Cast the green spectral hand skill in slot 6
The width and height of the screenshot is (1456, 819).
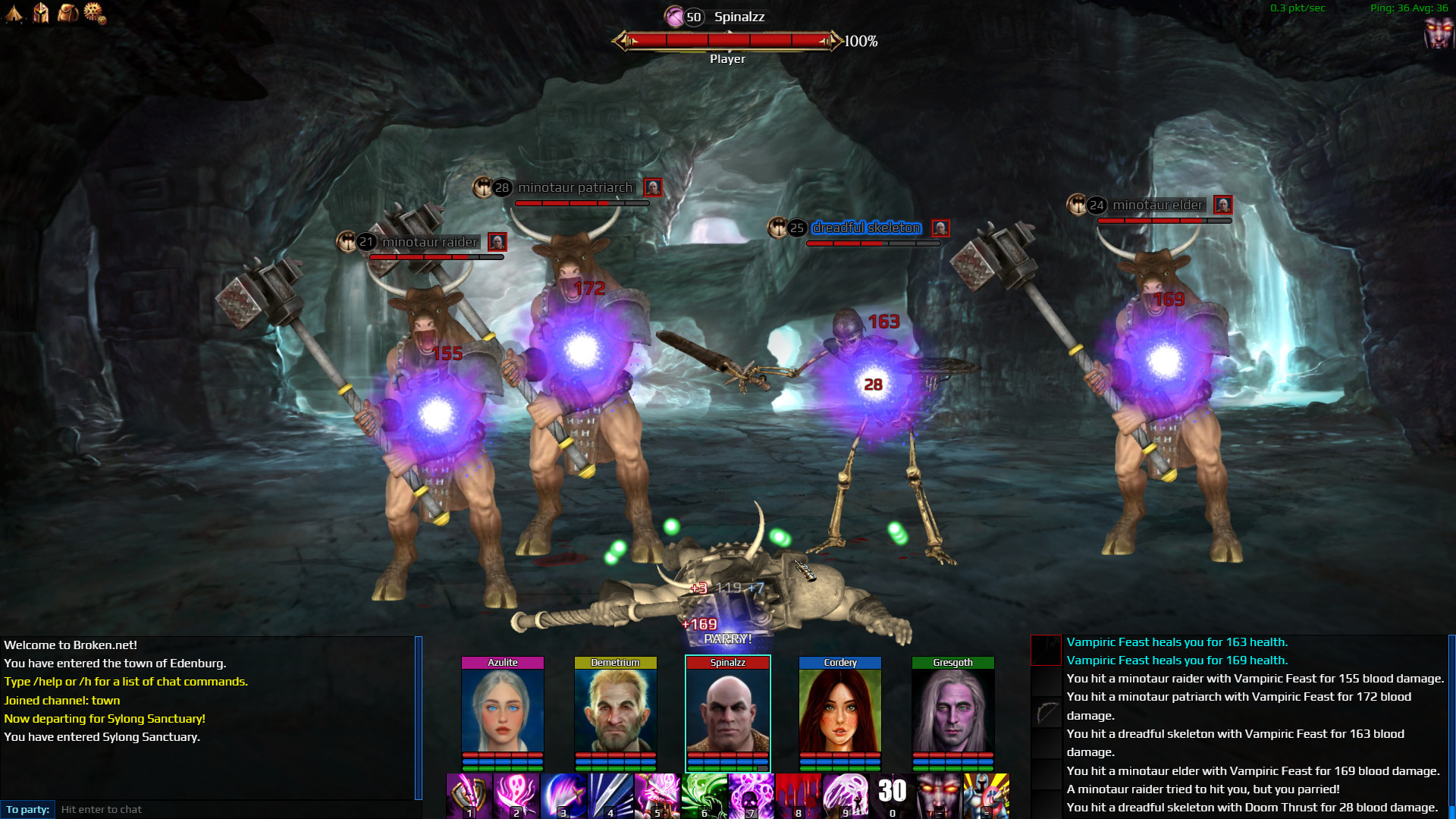[x=704, y=795]
